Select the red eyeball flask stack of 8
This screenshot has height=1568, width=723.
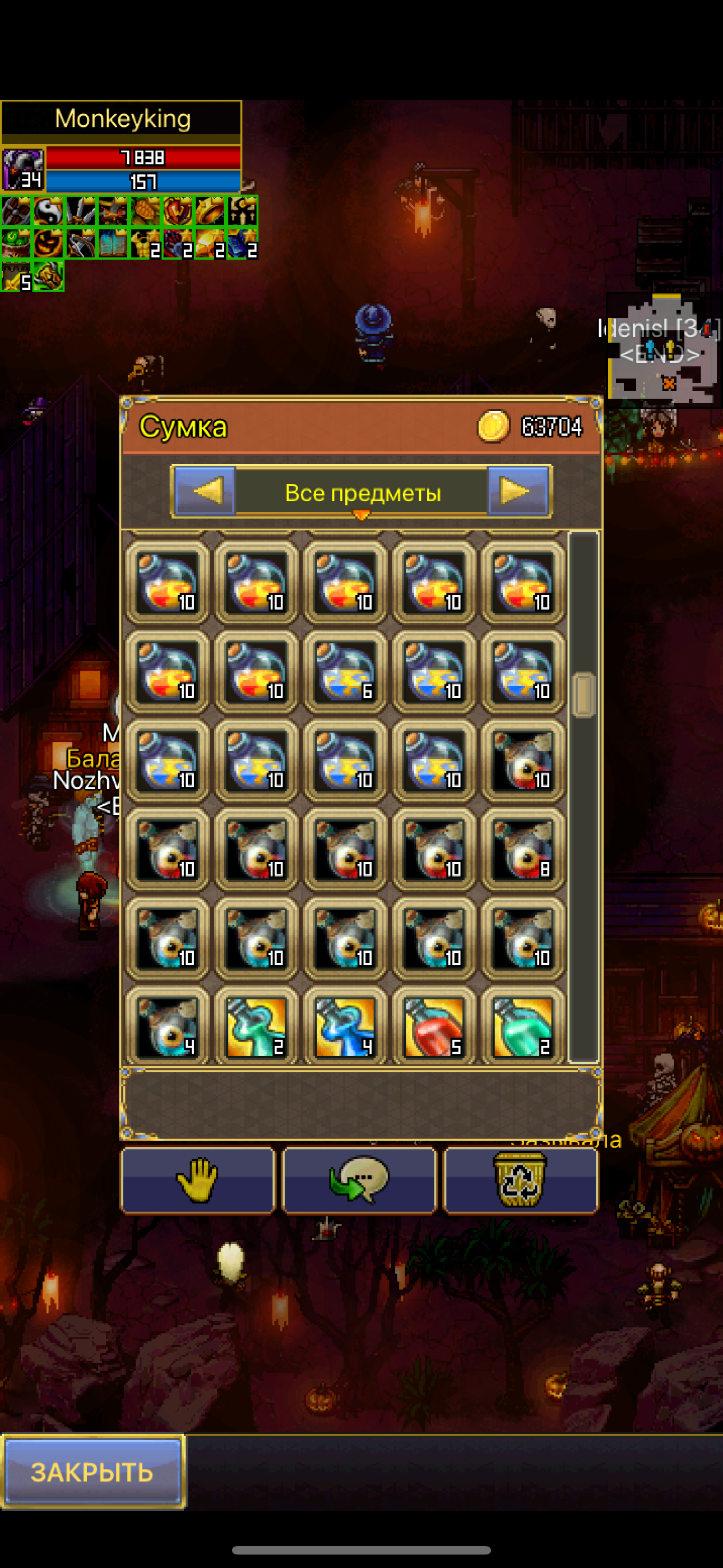[x=523, y=849]
